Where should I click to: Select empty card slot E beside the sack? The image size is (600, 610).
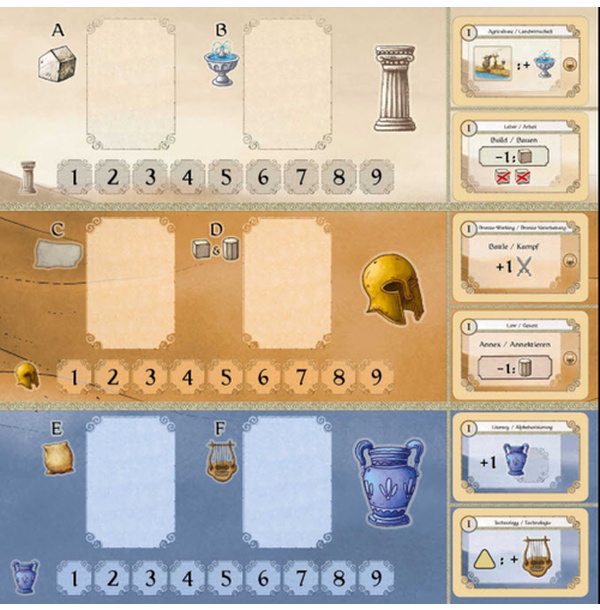tap(131, 481)
